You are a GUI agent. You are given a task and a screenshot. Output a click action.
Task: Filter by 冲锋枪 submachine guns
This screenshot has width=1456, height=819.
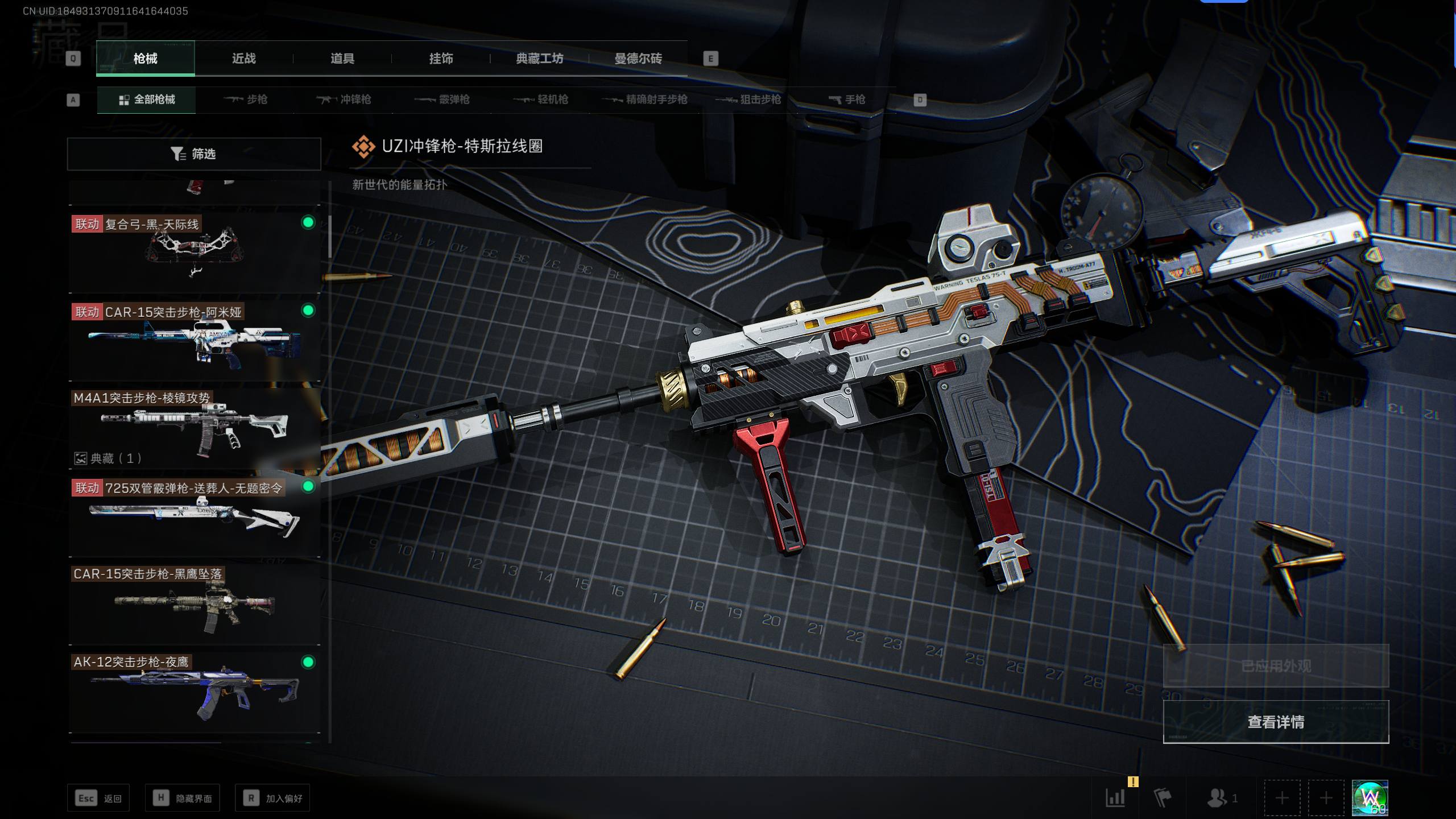click(344, 100)
